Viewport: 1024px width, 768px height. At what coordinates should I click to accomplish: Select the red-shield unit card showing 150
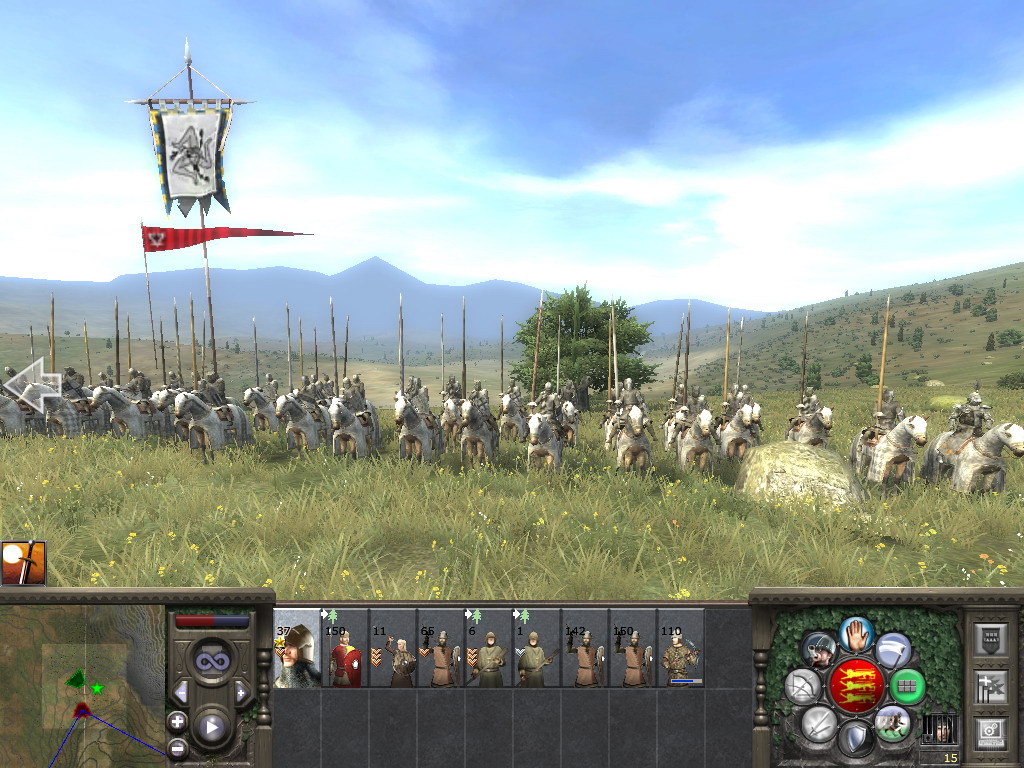coord(345,648)
